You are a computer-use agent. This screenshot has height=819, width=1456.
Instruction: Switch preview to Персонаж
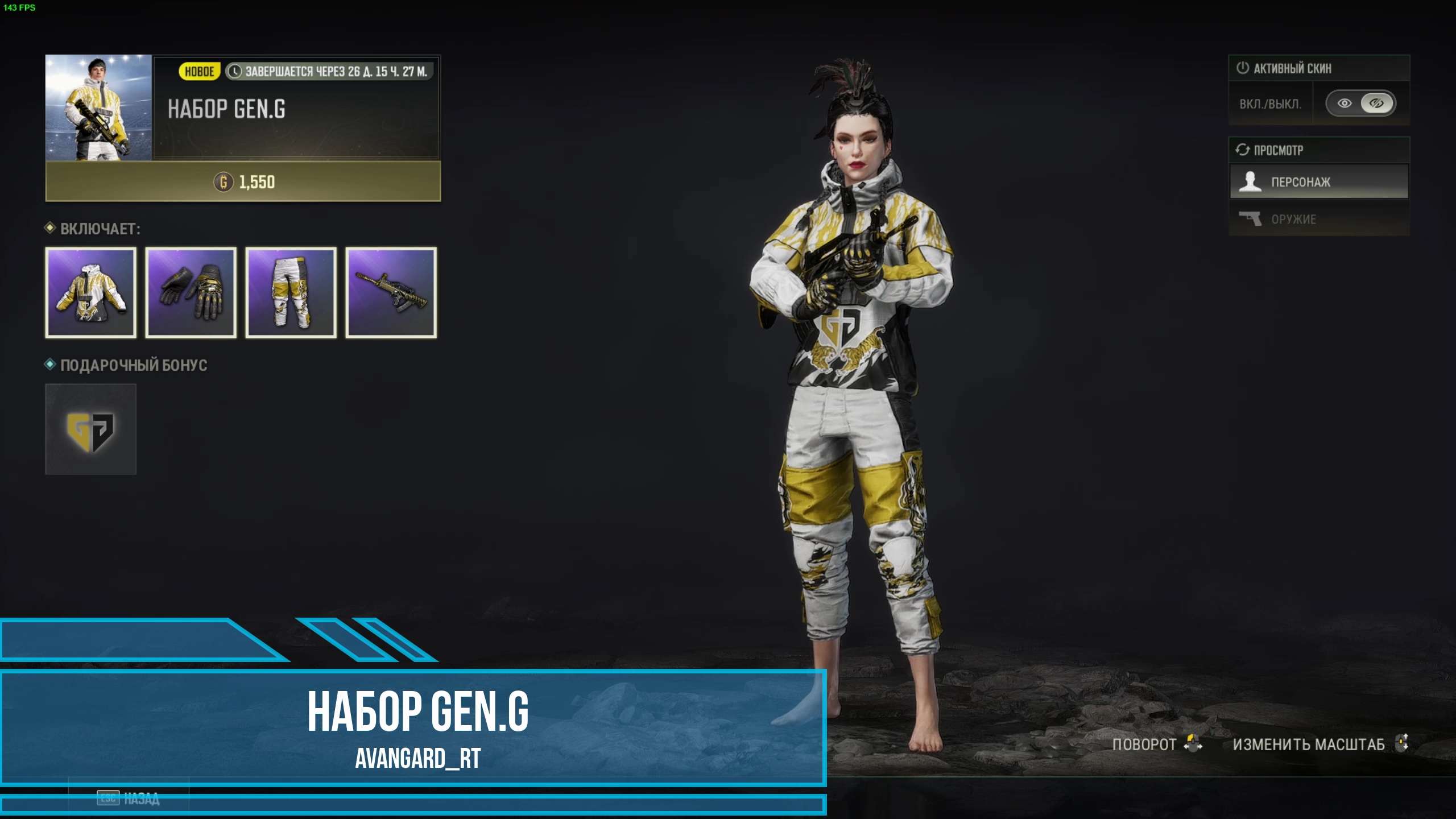(1319, 182)
